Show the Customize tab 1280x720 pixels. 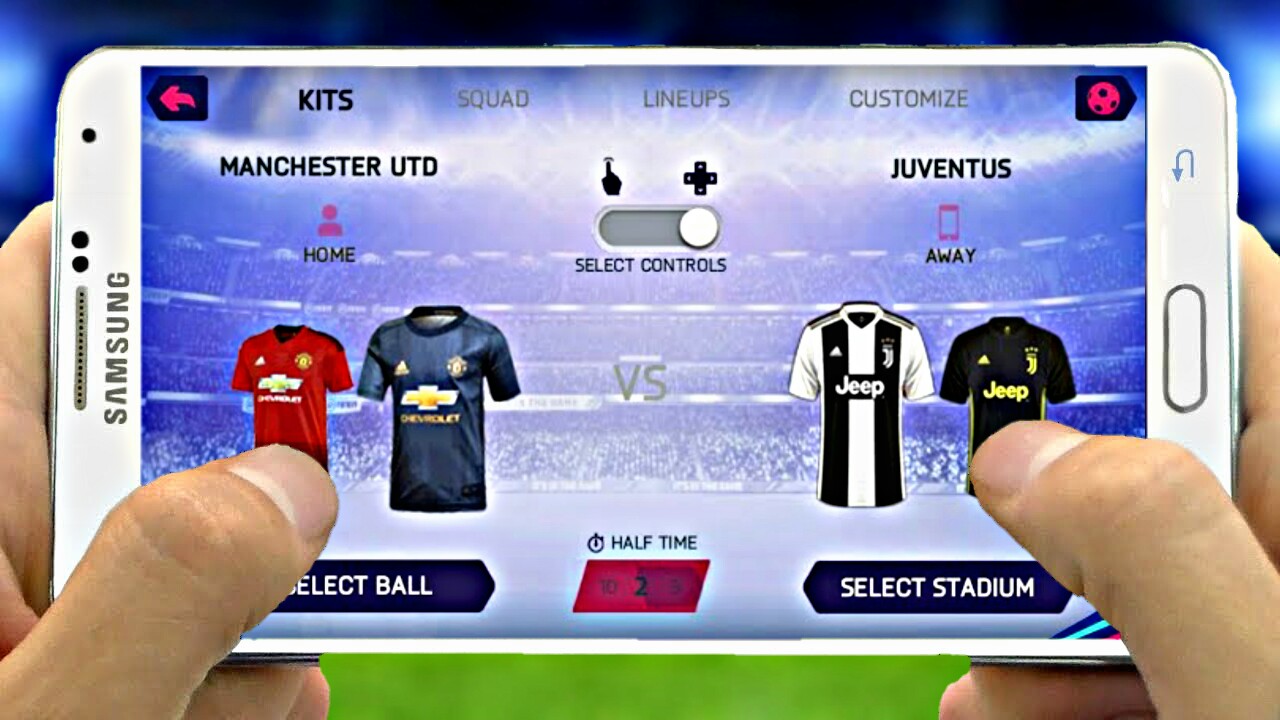pyautogui.click(x=908, y=99)
